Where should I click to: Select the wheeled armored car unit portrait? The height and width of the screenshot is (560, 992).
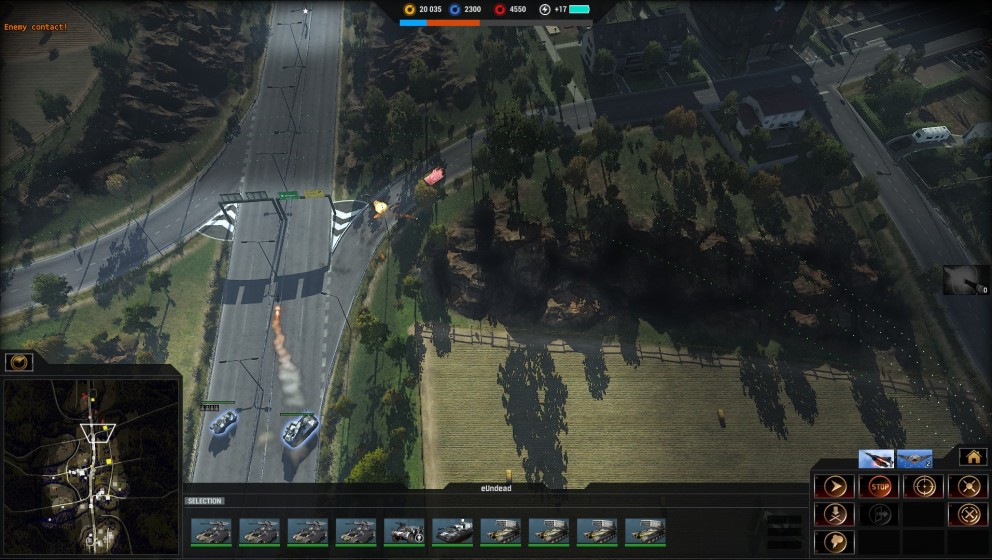[404, 531]
